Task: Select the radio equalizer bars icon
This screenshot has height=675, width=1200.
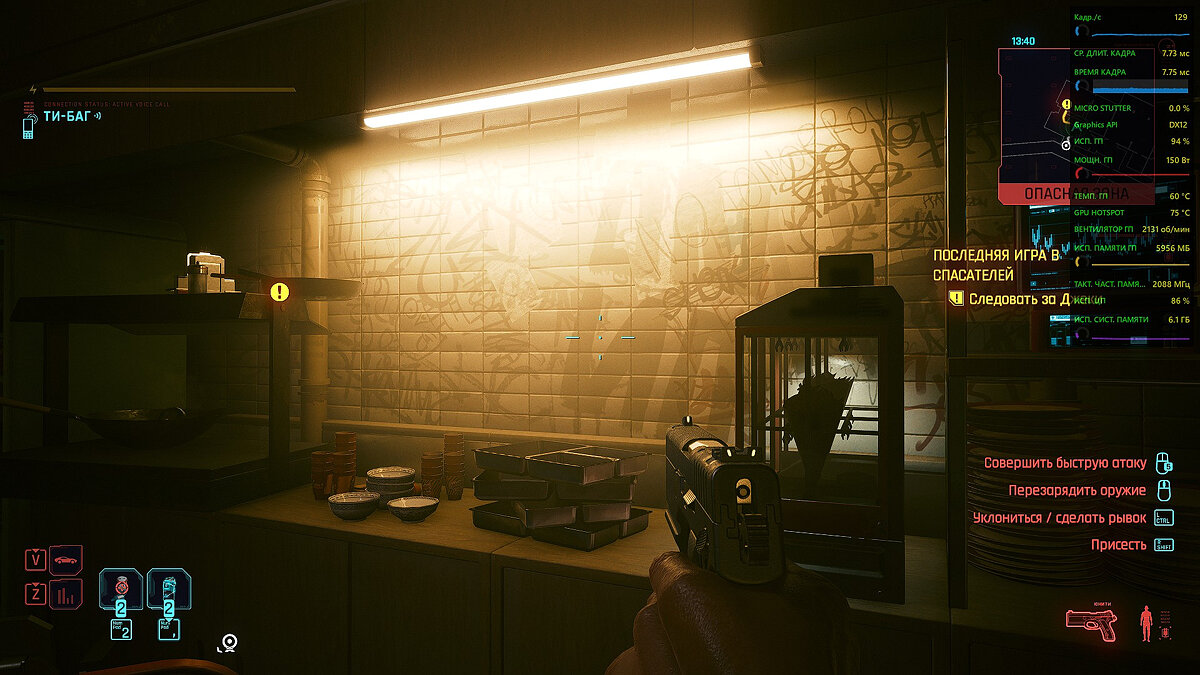Action: tap(66, 596)
